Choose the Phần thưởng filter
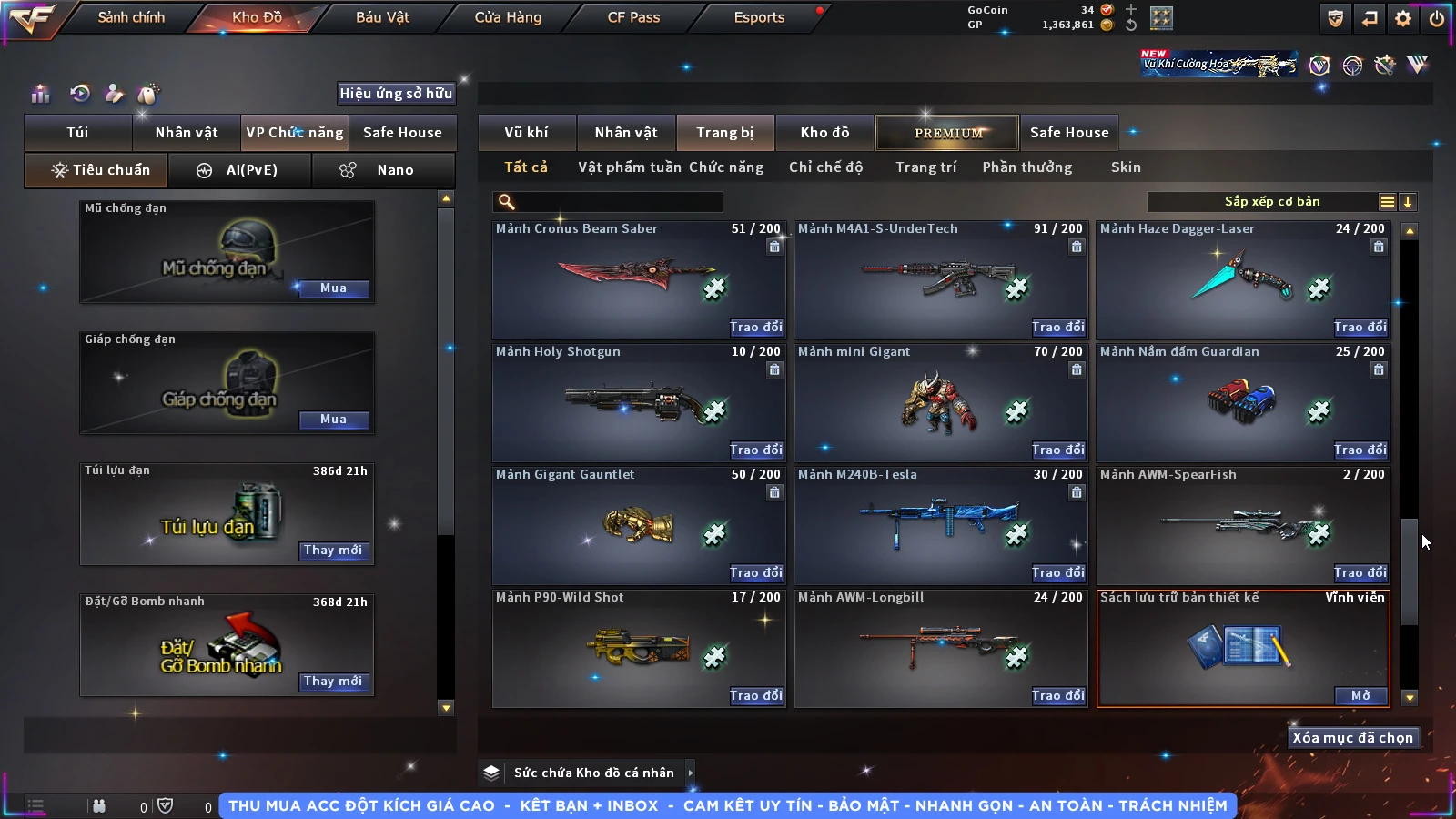Image resolution: width=1456 pixels, height=819 pixels. point(1026,167)
